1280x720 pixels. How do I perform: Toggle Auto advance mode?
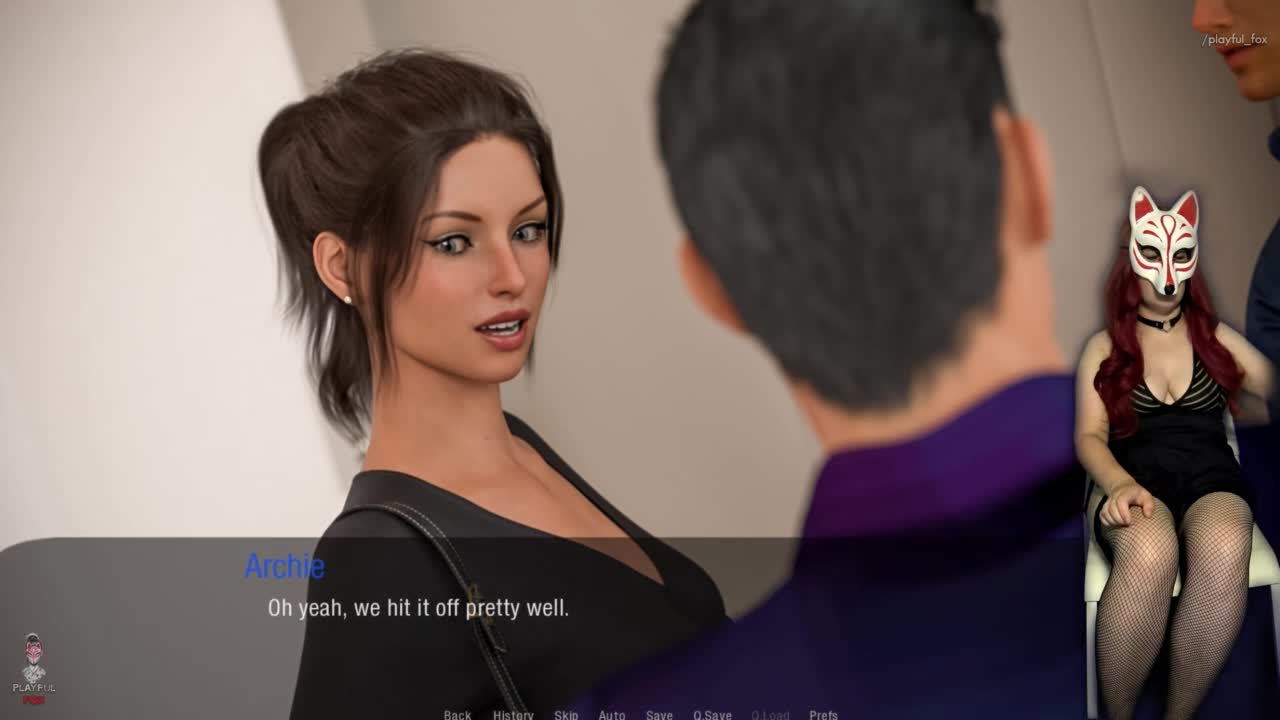point(612,714)
